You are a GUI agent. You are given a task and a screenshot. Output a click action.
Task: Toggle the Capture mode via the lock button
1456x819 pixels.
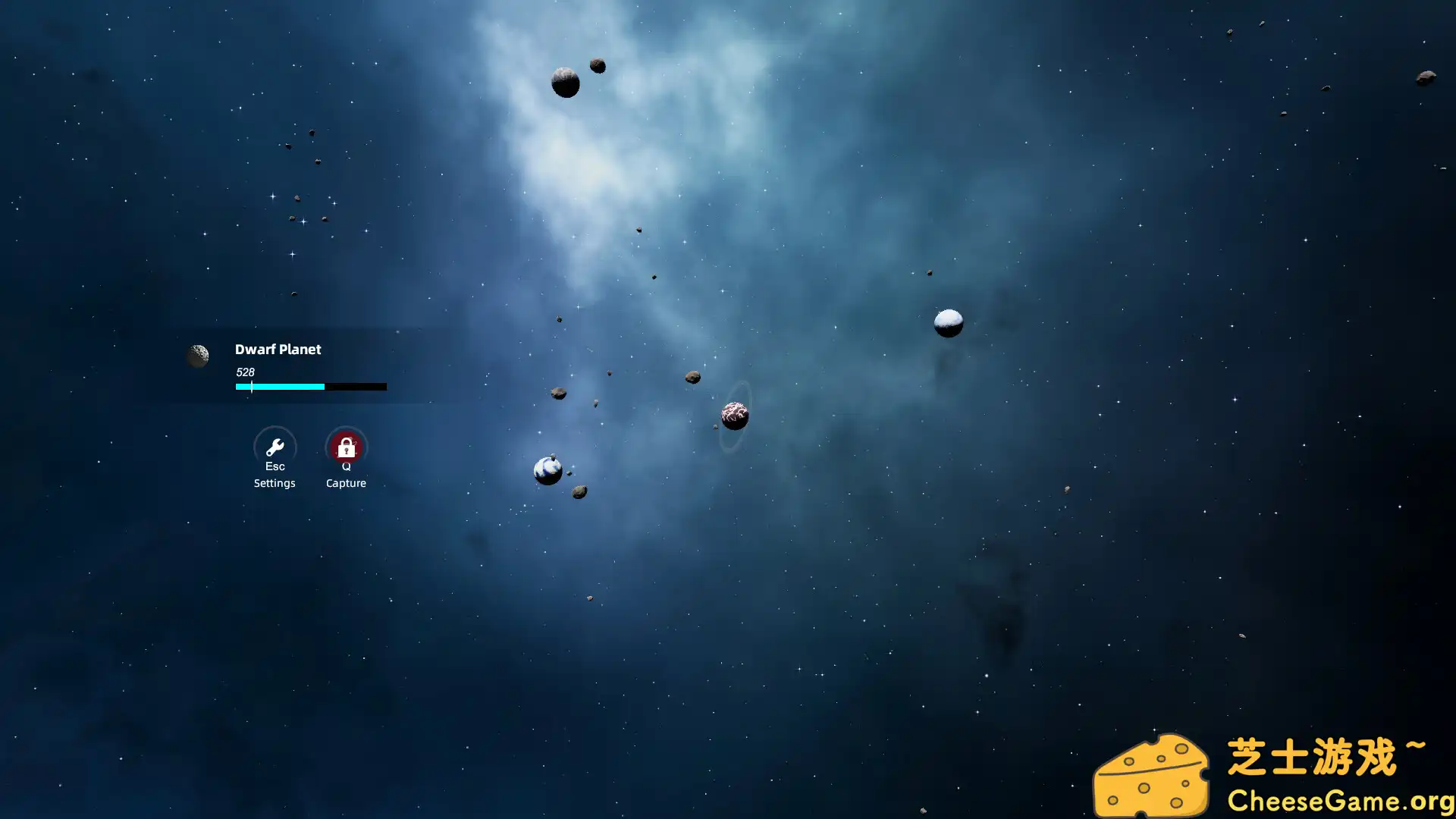tap(346, 447)
